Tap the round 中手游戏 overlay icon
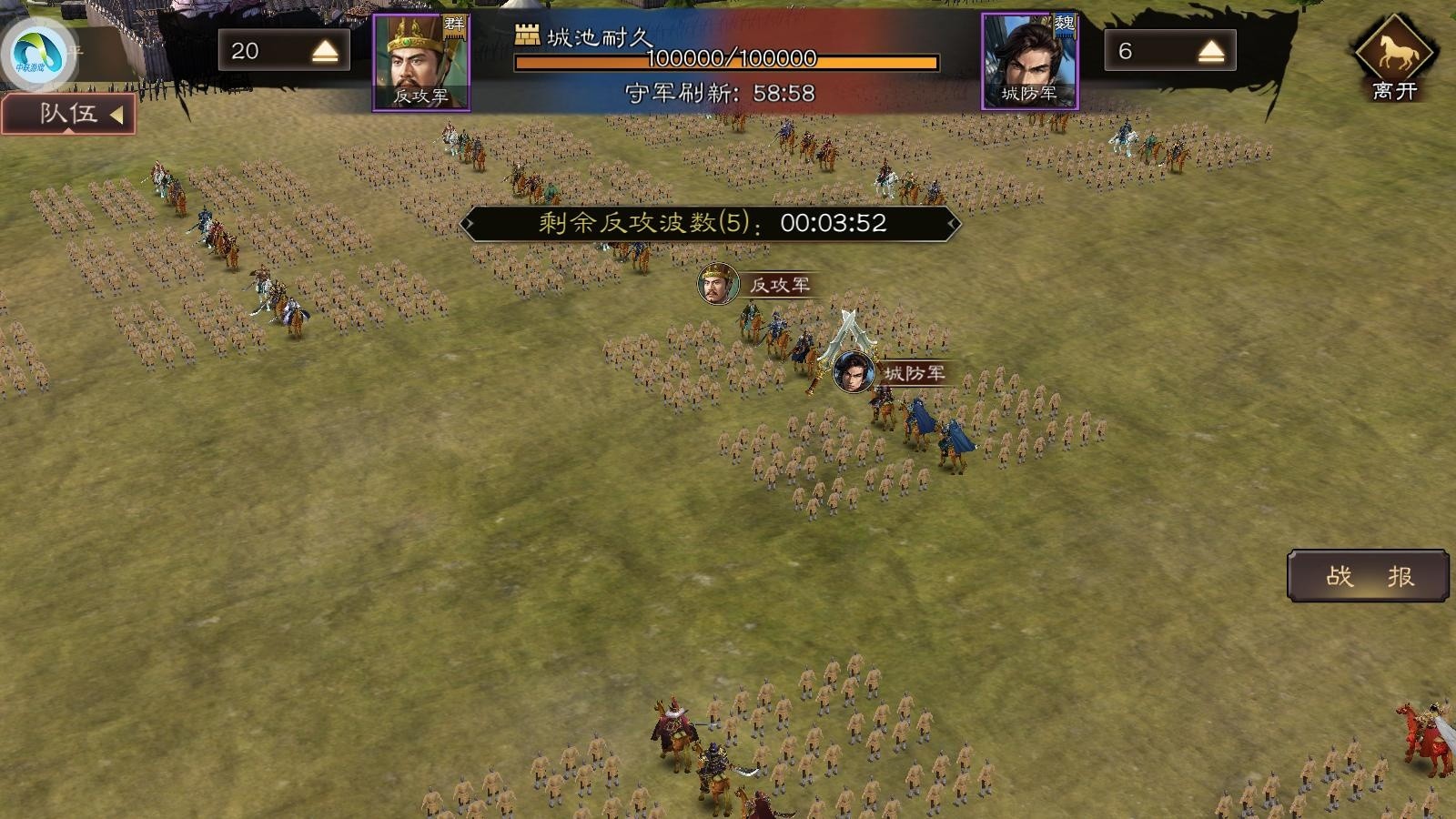The image size is (1456, 819). pos(36,53)
